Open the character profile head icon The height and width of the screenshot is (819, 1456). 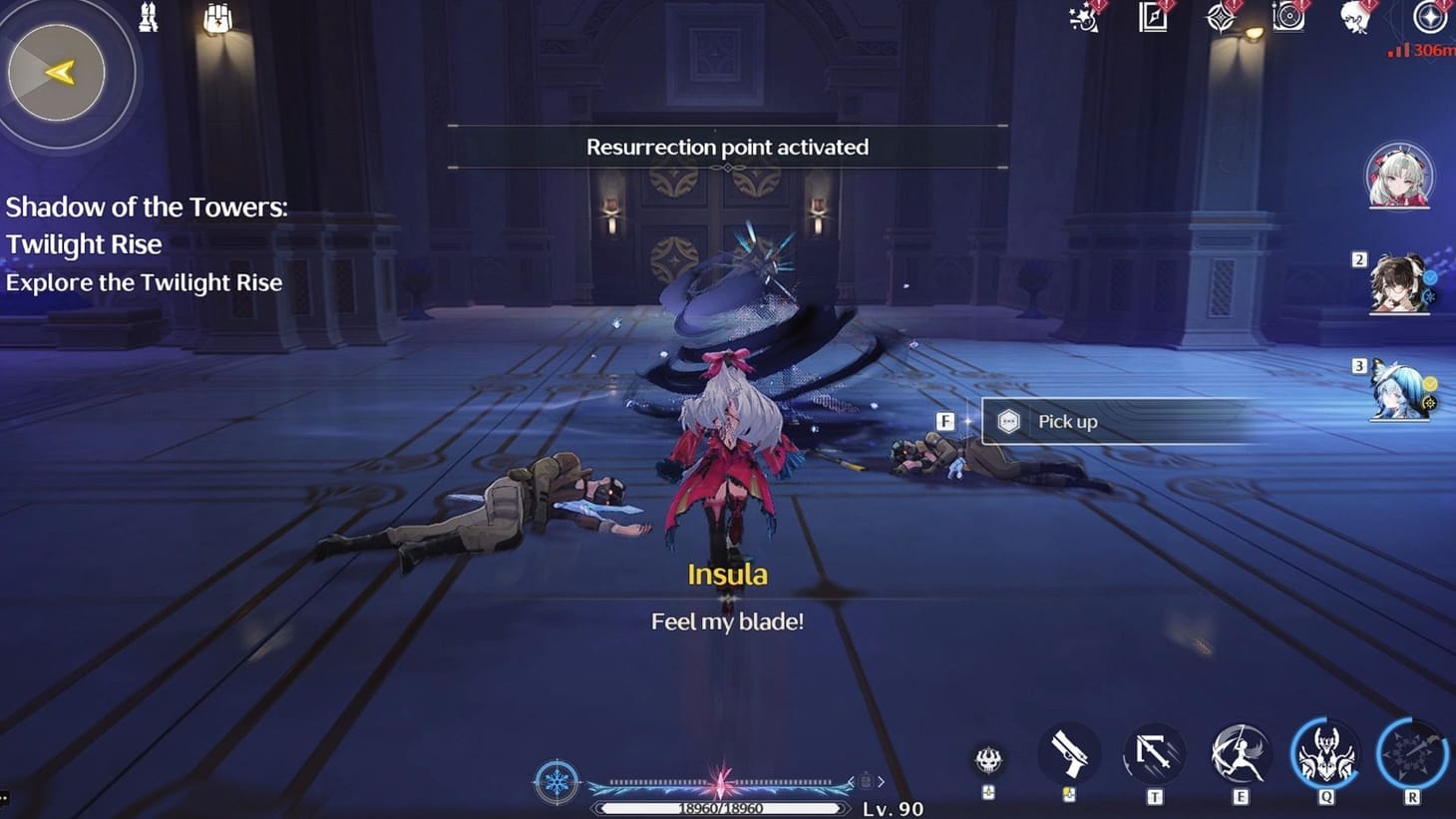(x=1354, y=16)
